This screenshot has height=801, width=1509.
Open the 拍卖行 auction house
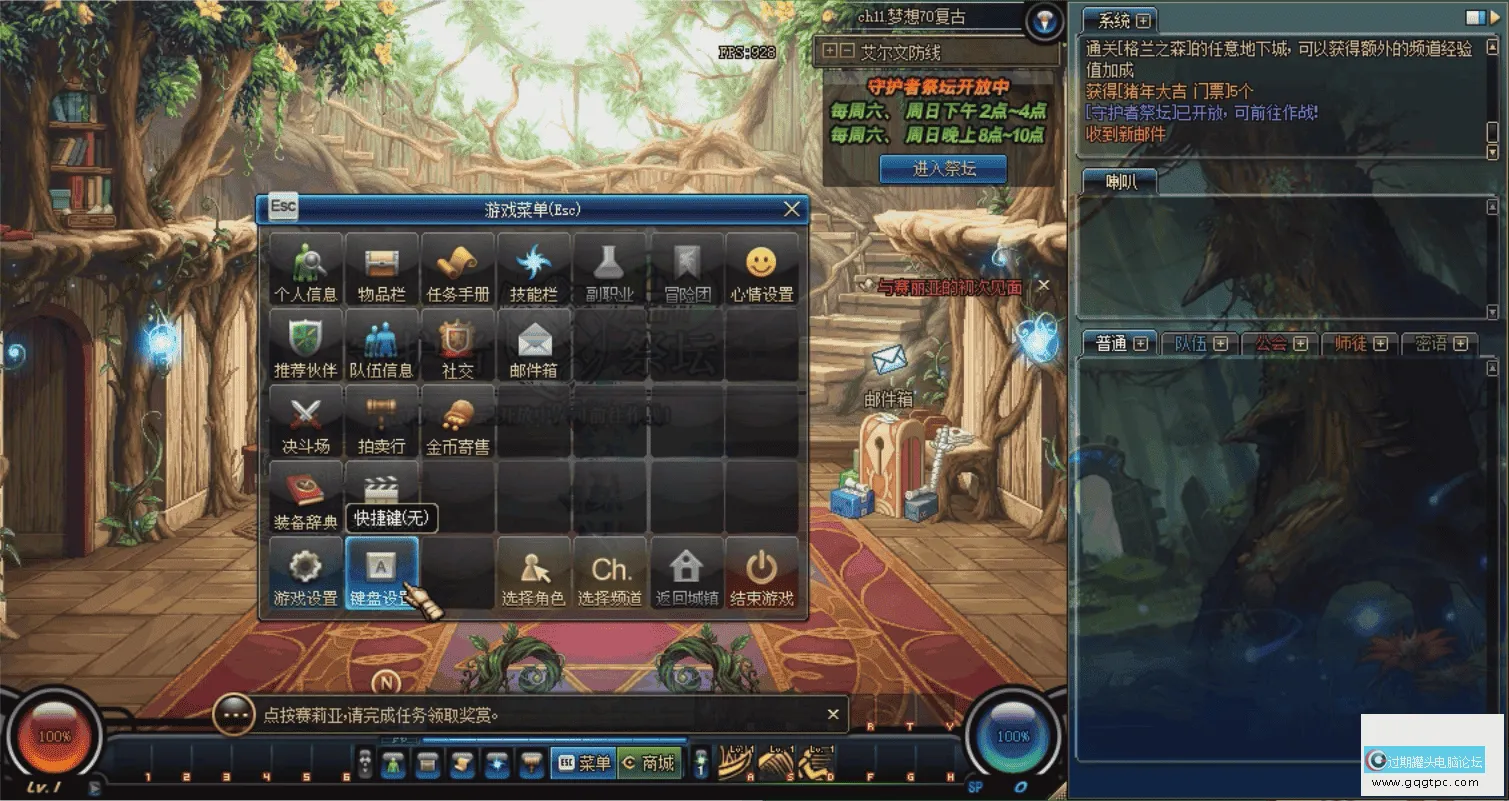(381, 422)
